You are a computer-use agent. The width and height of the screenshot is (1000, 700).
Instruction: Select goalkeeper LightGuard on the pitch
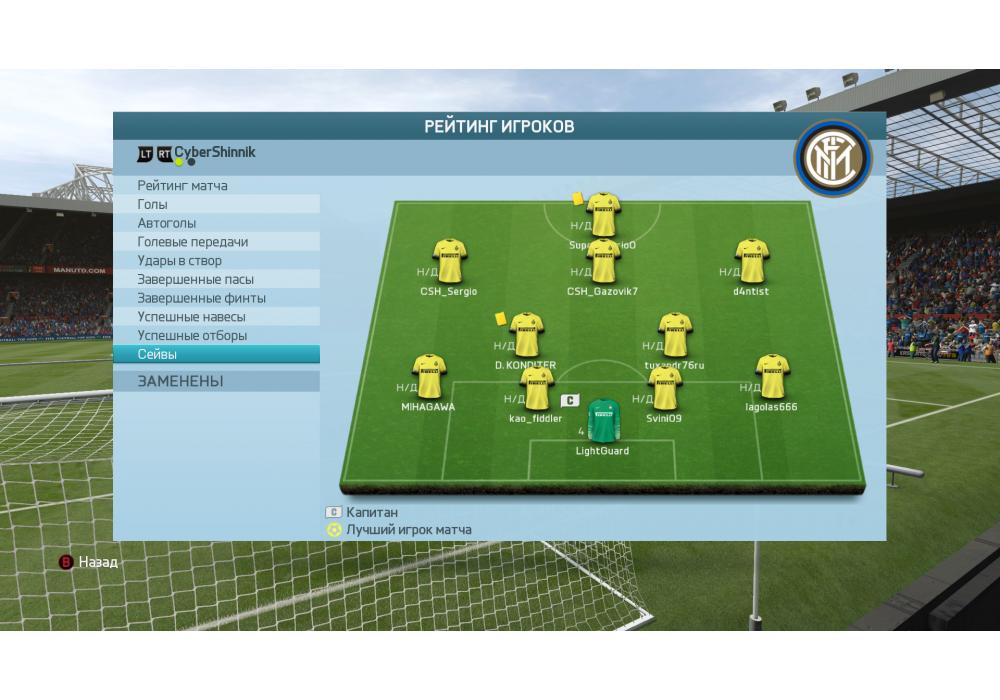tap(602, 421)
